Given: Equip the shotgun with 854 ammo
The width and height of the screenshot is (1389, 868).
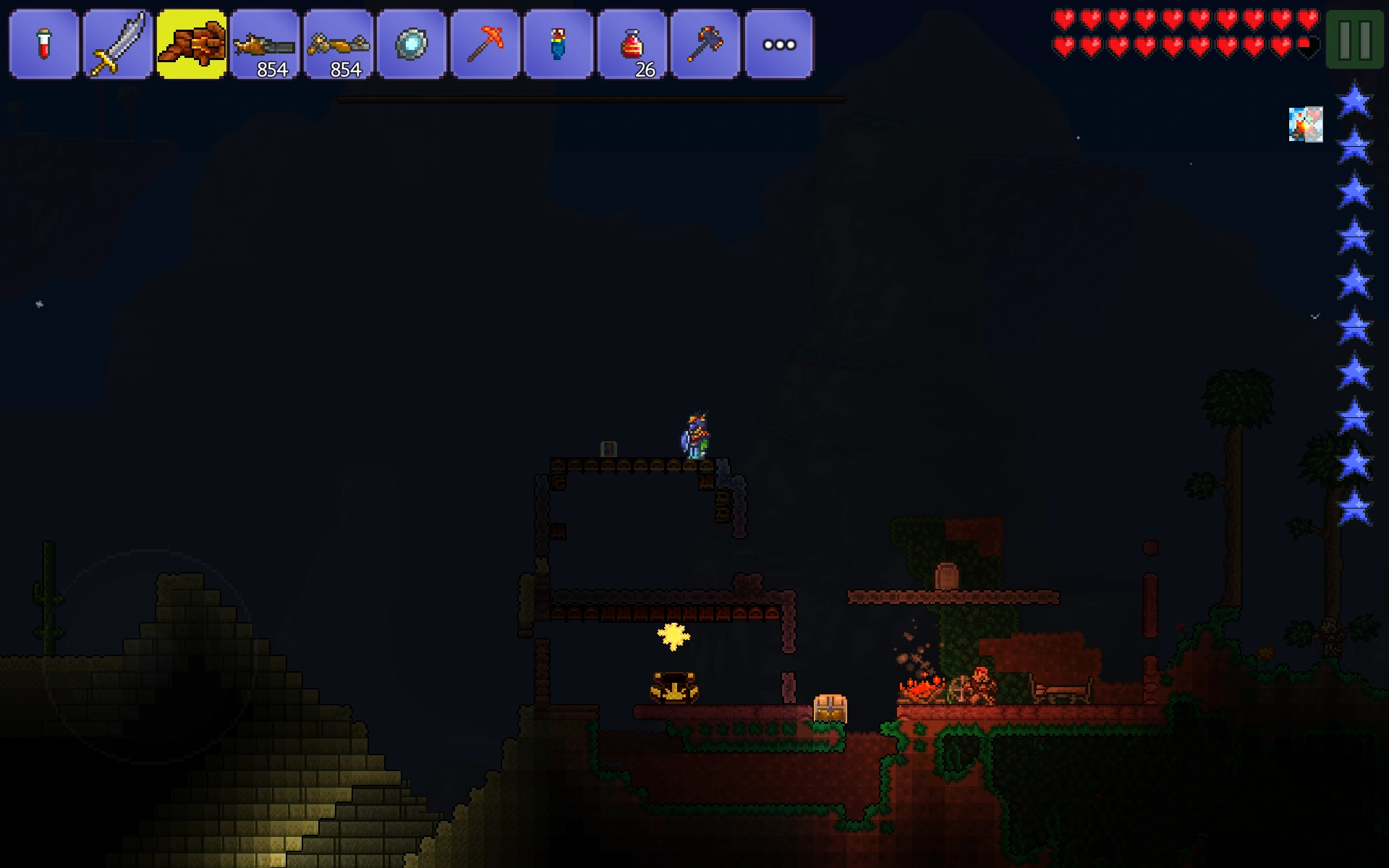Looking at the screenshot, I should 265,45.
